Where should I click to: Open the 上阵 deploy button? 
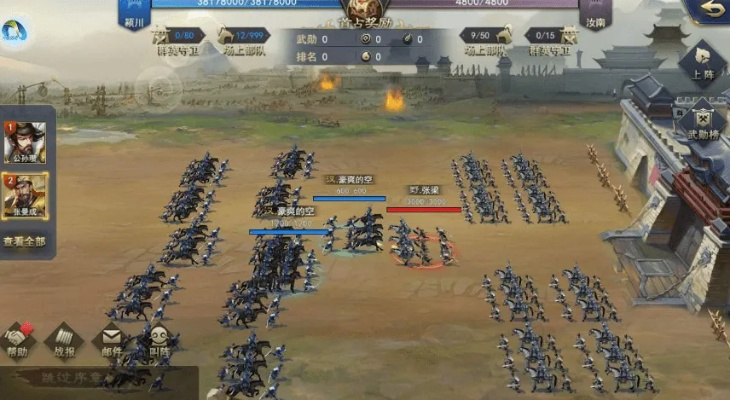point(702,62)
